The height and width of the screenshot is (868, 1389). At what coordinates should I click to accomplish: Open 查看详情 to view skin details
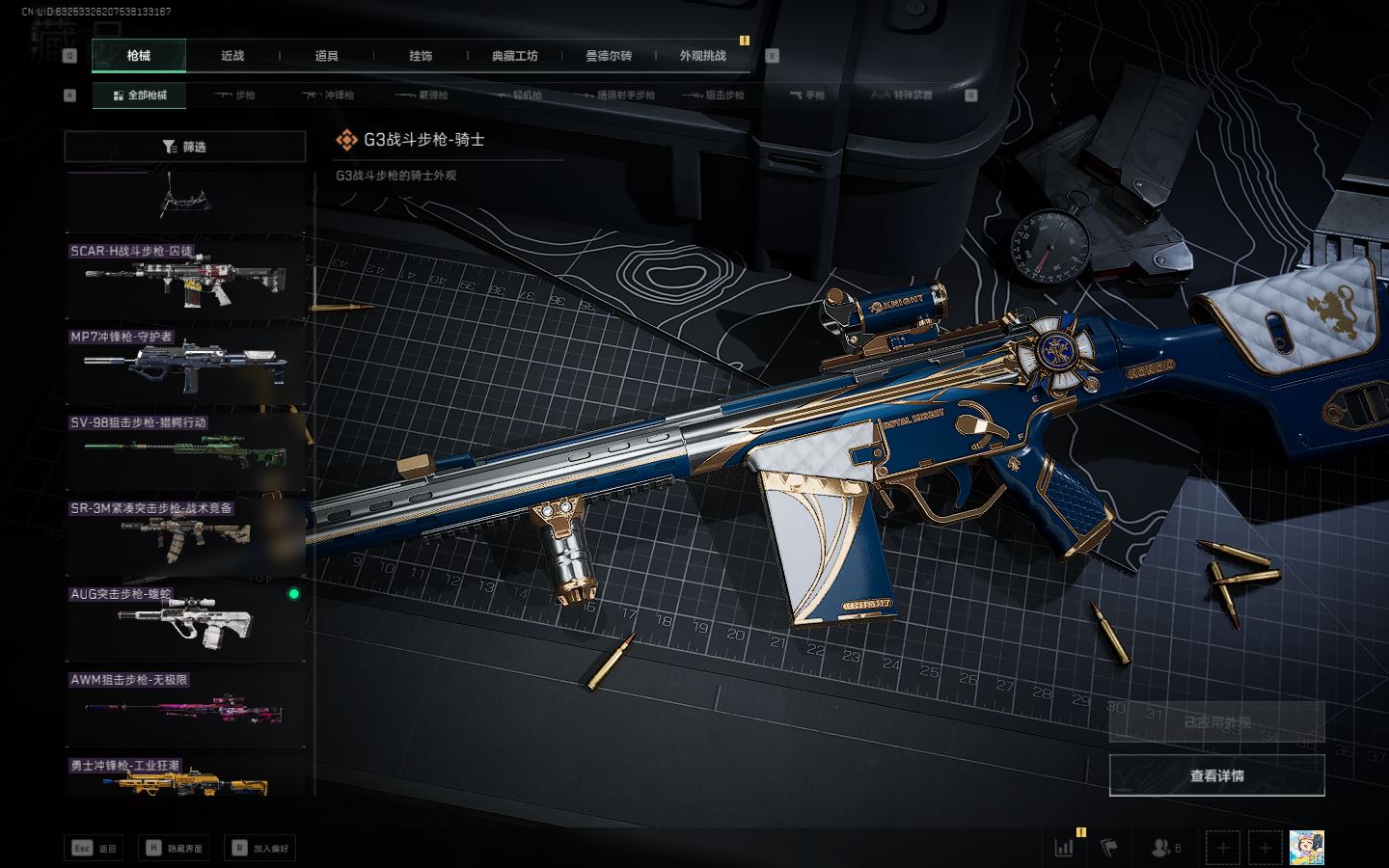coord(1216,775)
